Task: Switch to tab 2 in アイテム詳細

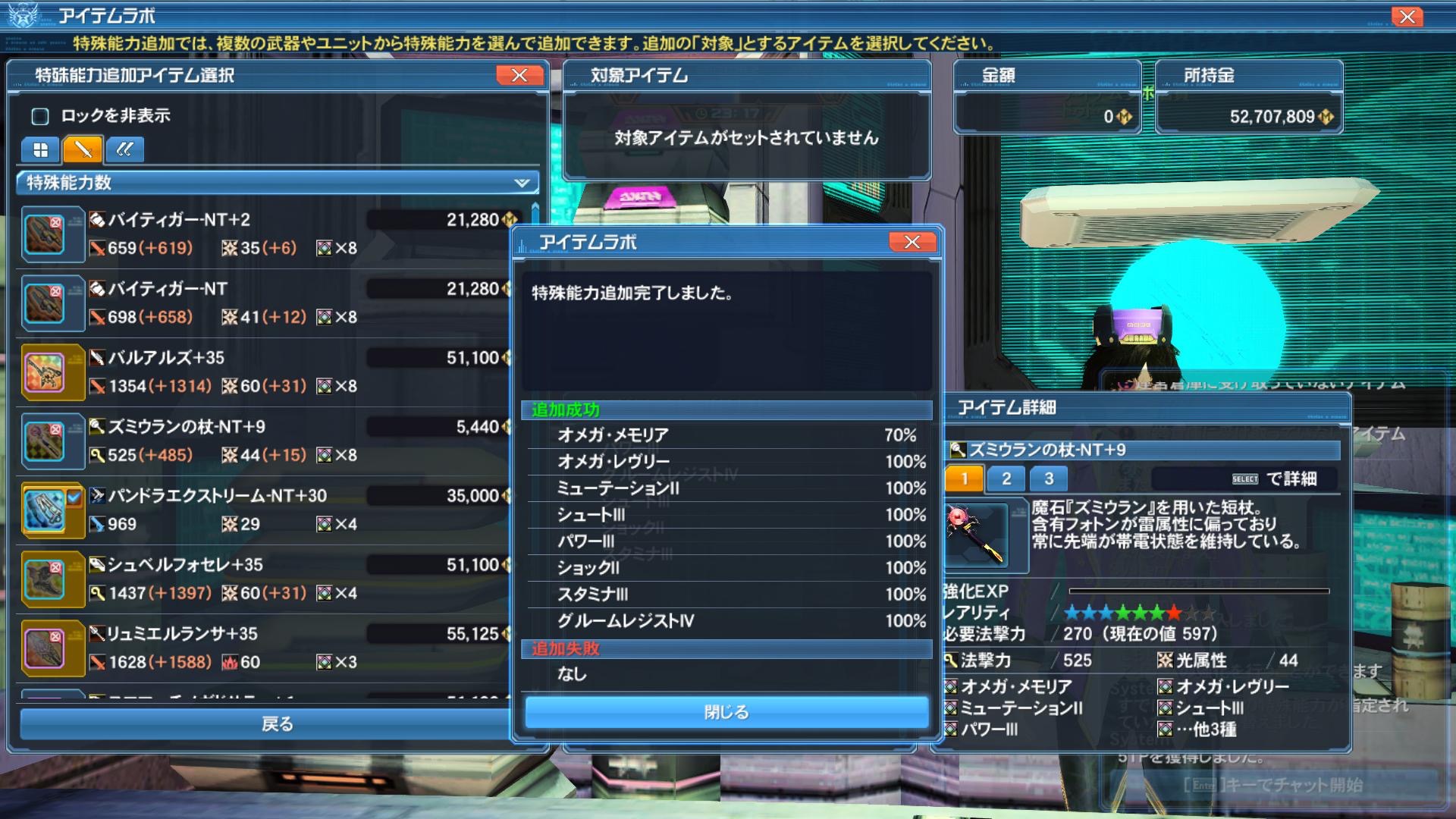Action: pos(1006,479)
